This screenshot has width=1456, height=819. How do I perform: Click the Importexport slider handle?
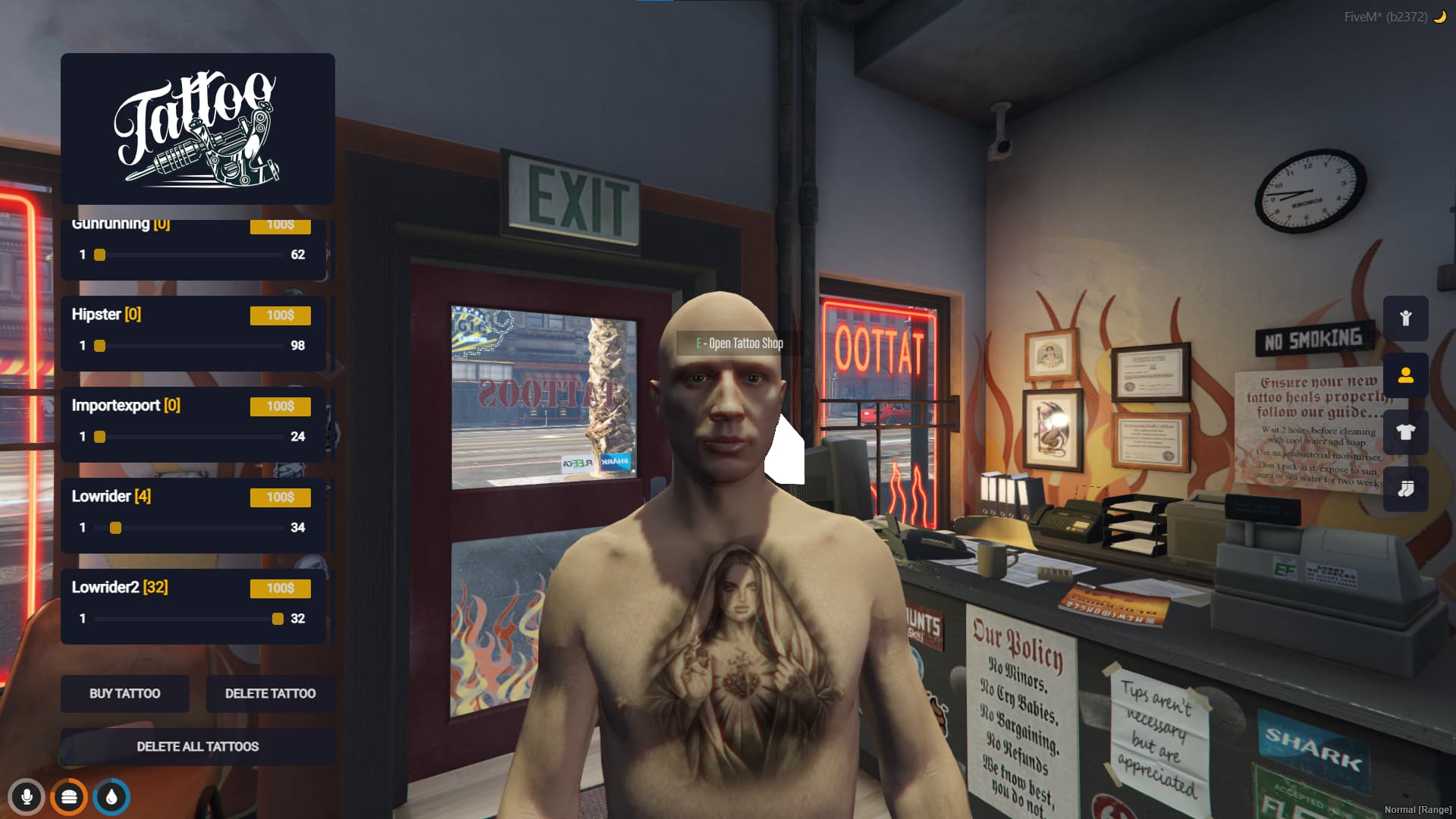click(x=99, y=437)
